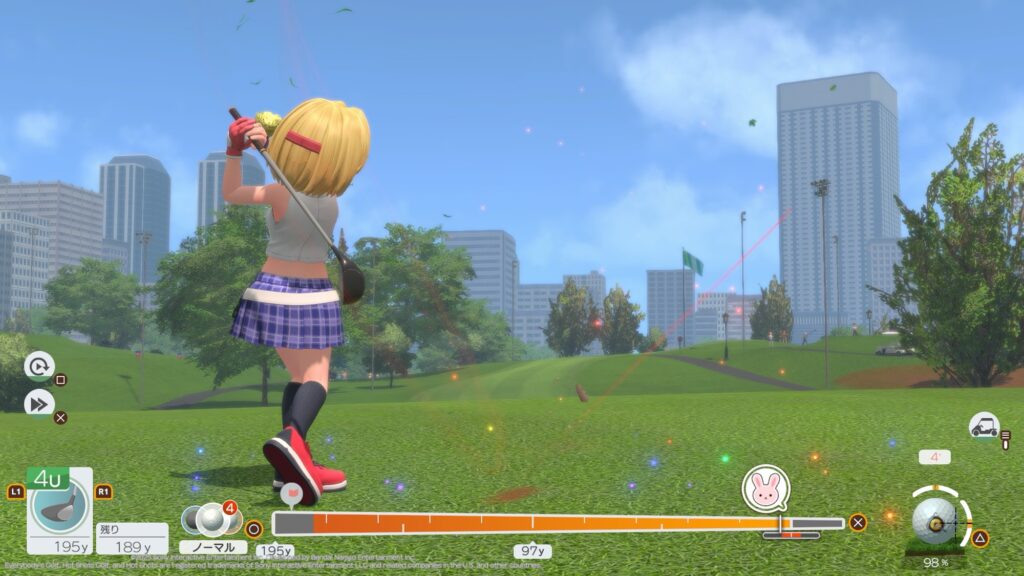Tap the replay circular-arrow icon
Viewport: 1024px width, 576px height.
[x=38, y=367]
